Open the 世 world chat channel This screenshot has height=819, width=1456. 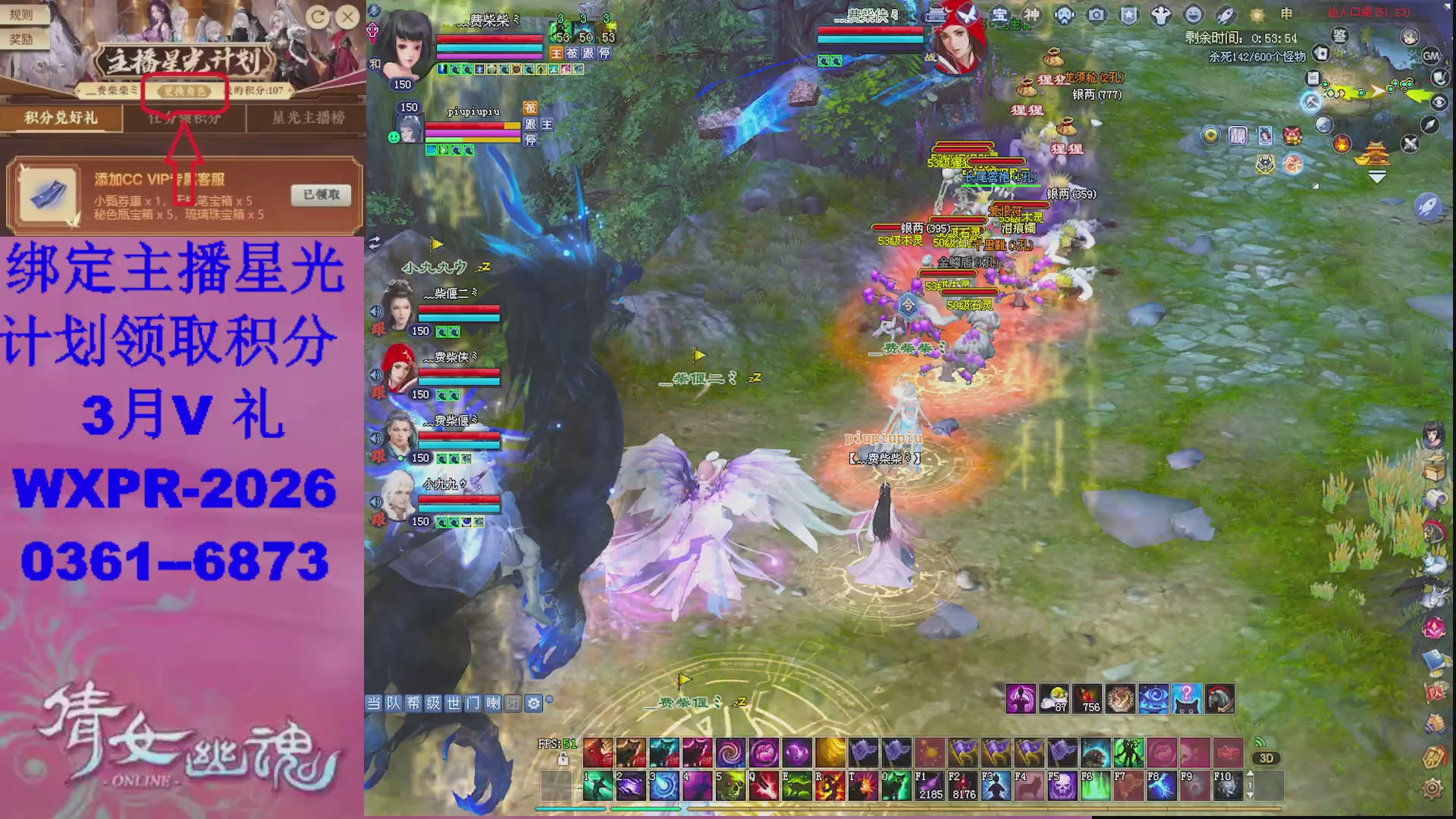[x=453, y=703]
